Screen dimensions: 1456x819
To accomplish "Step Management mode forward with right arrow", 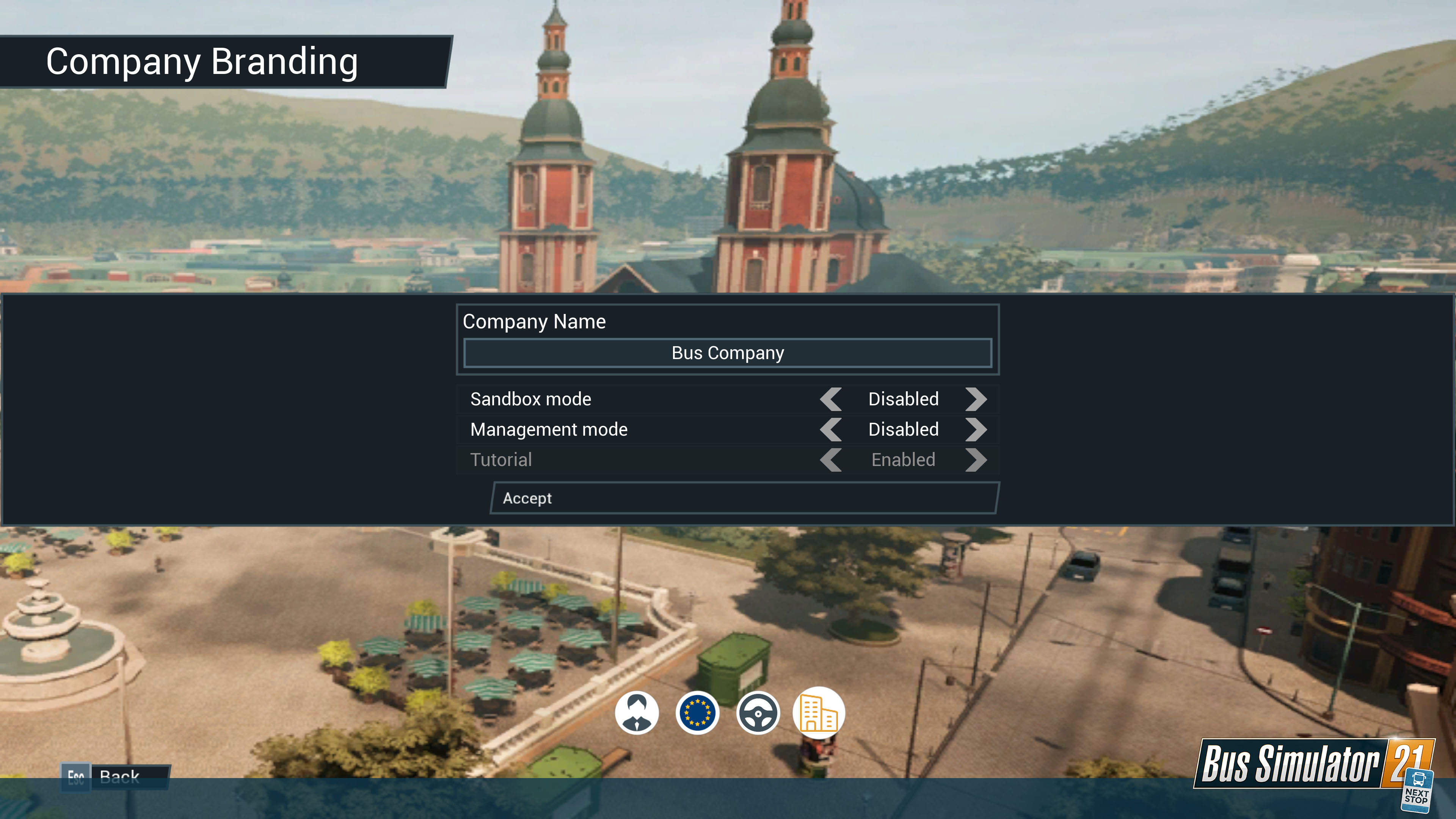I will click(976, 430).
